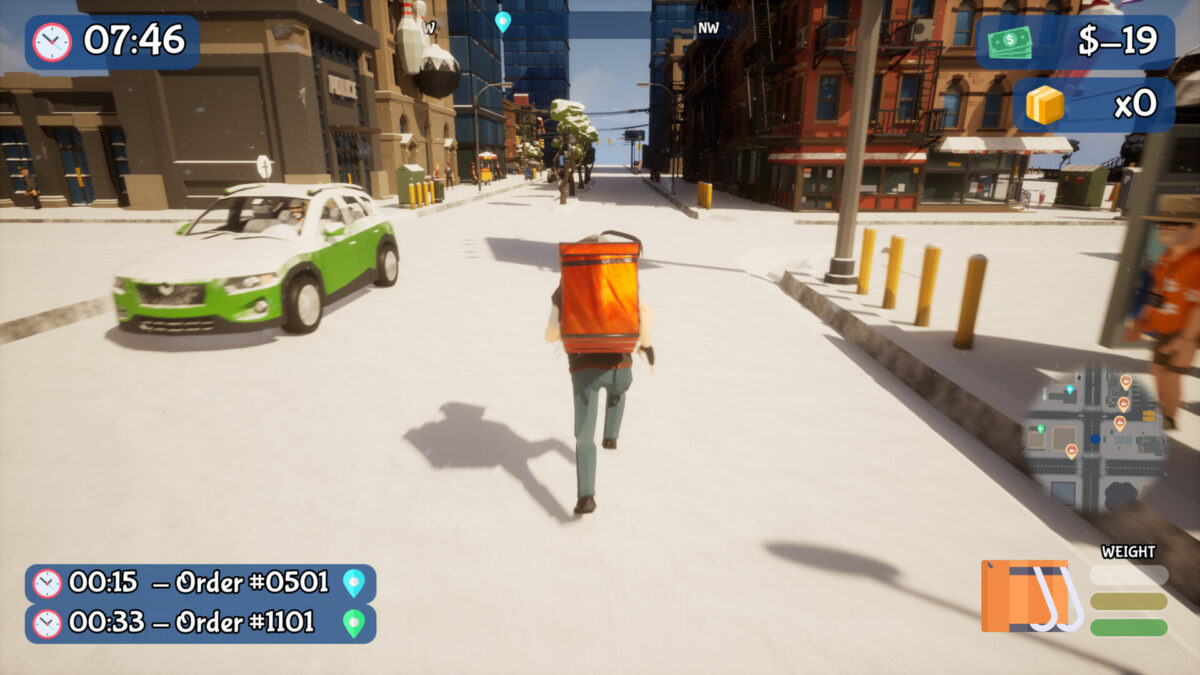Open the circular city minimap
The height and width of the screenshot is (675, 1200).
pyautogui.click(x=1093, y=437)
